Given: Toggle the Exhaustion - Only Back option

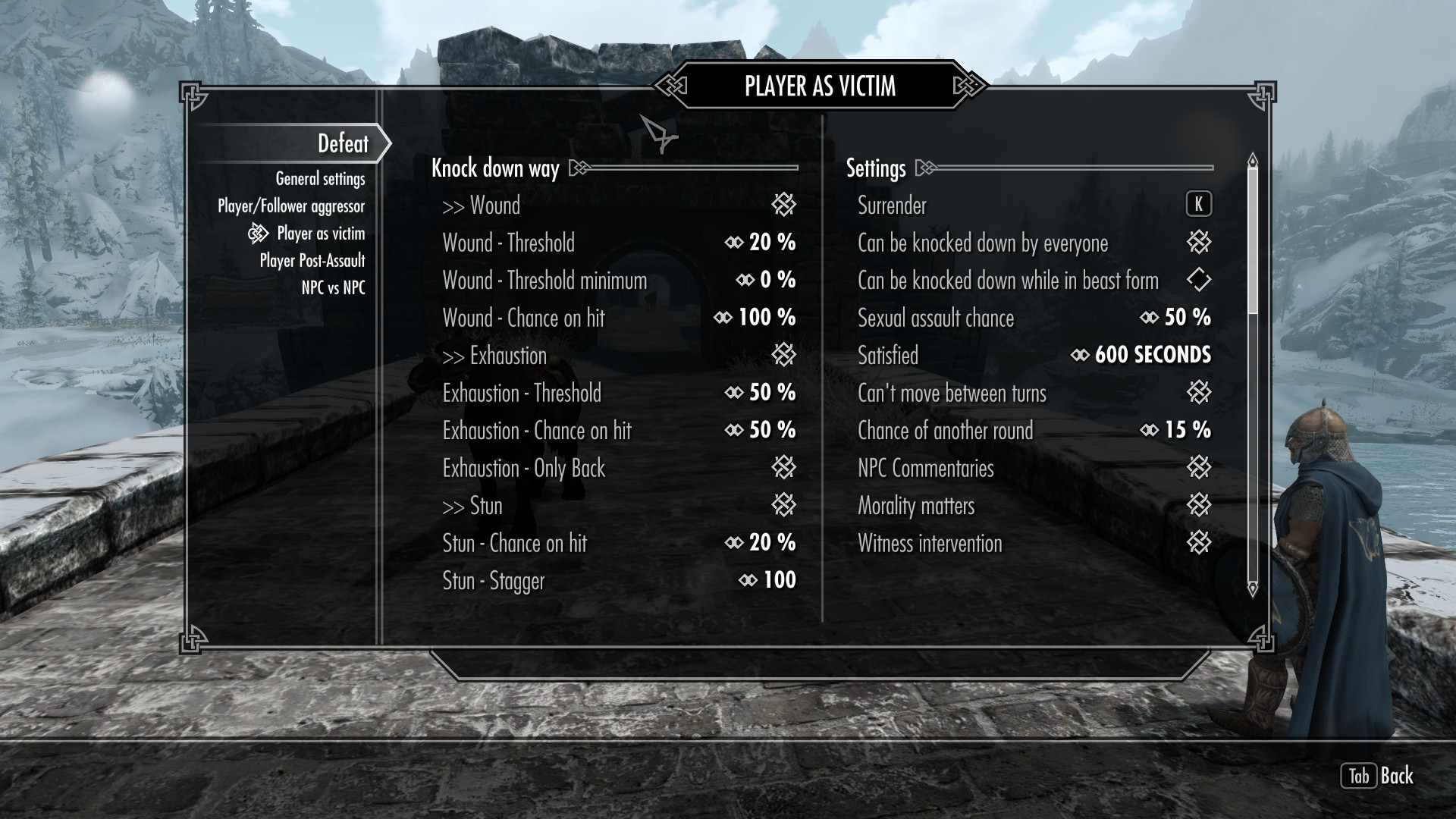Looking at the screenshot, I should pyautogui.click(x=783, y=468).
